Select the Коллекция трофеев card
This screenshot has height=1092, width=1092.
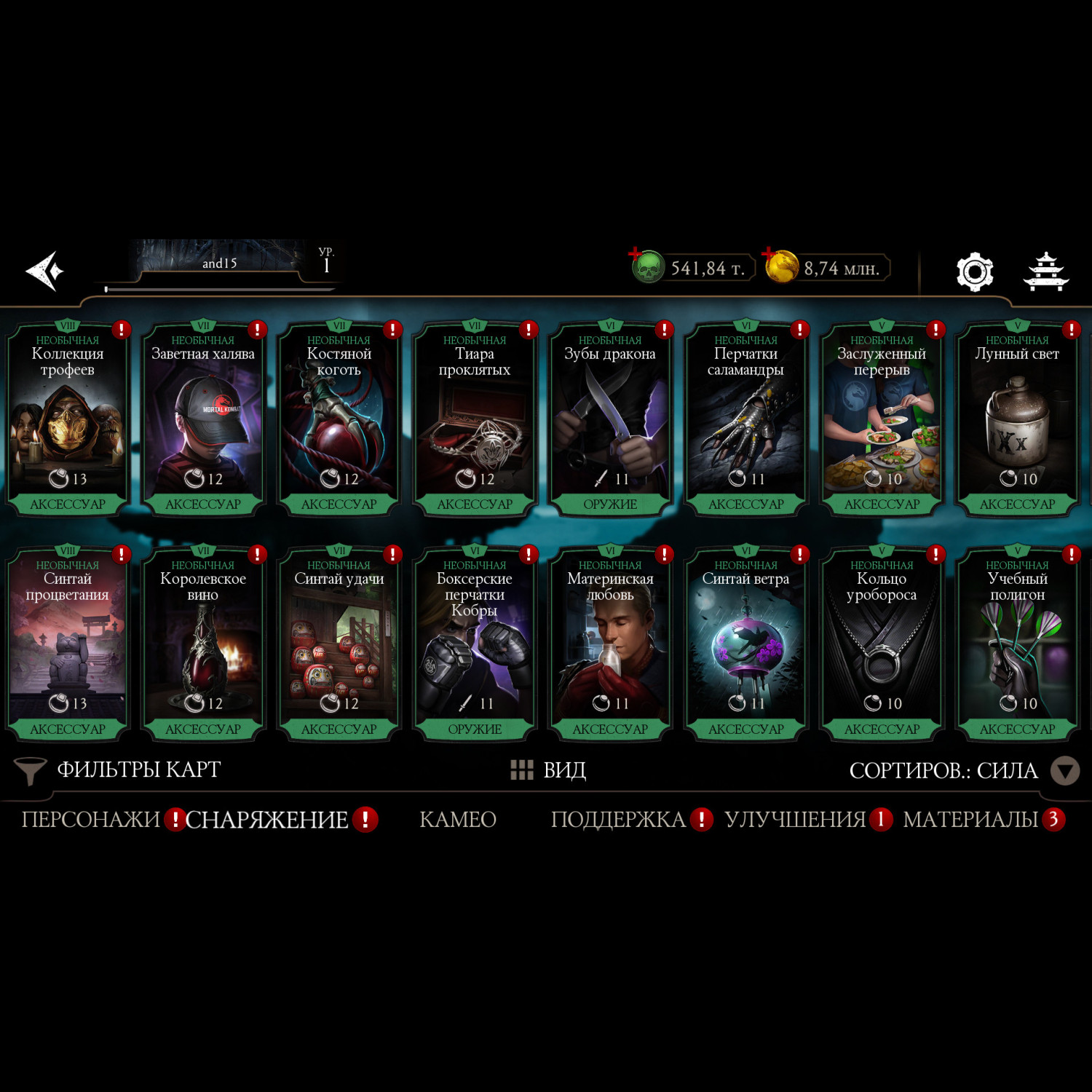point(68,419)
